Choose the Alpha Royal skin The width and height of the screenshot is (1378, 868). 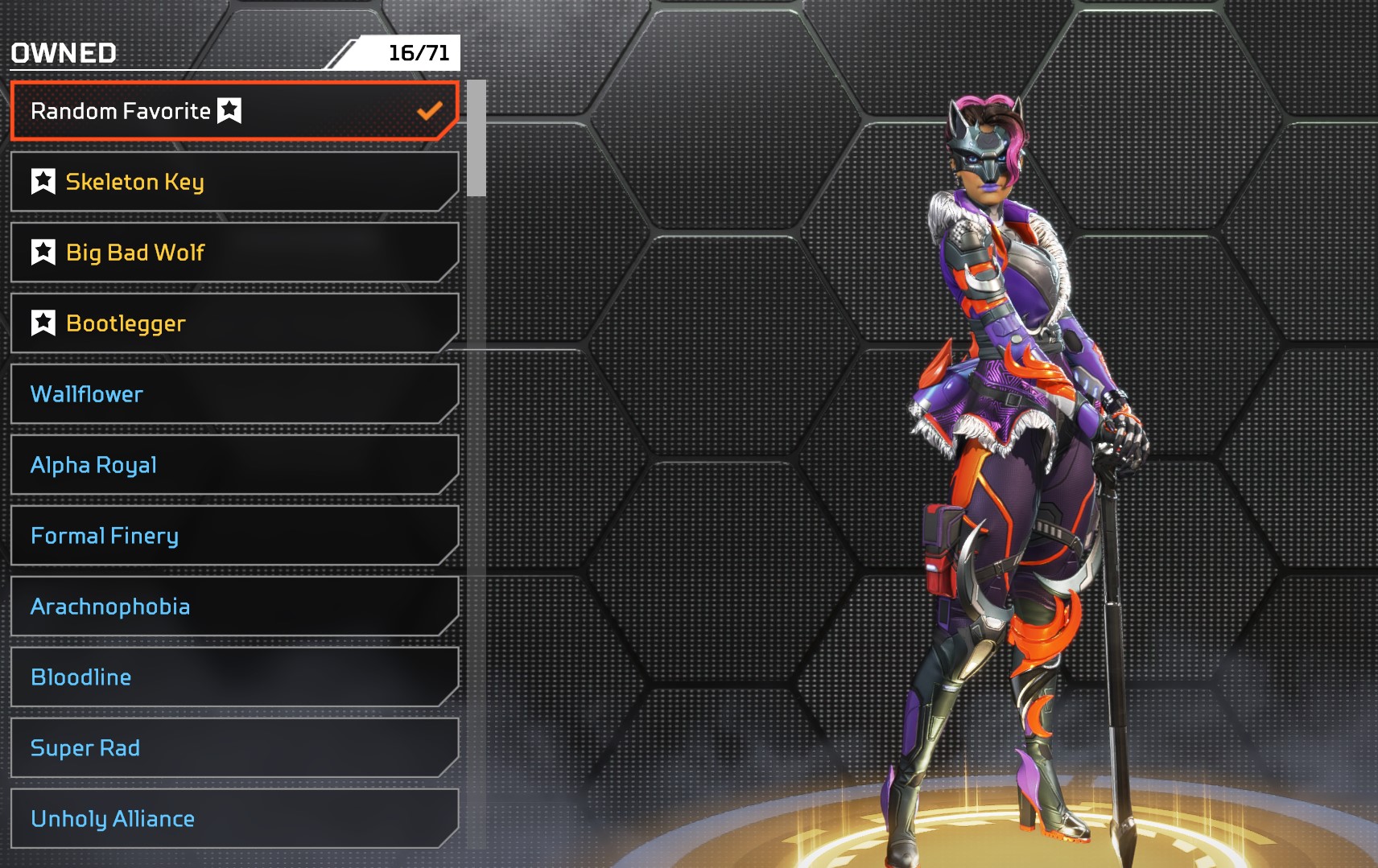pyautogui.click(x=233, y=465)
